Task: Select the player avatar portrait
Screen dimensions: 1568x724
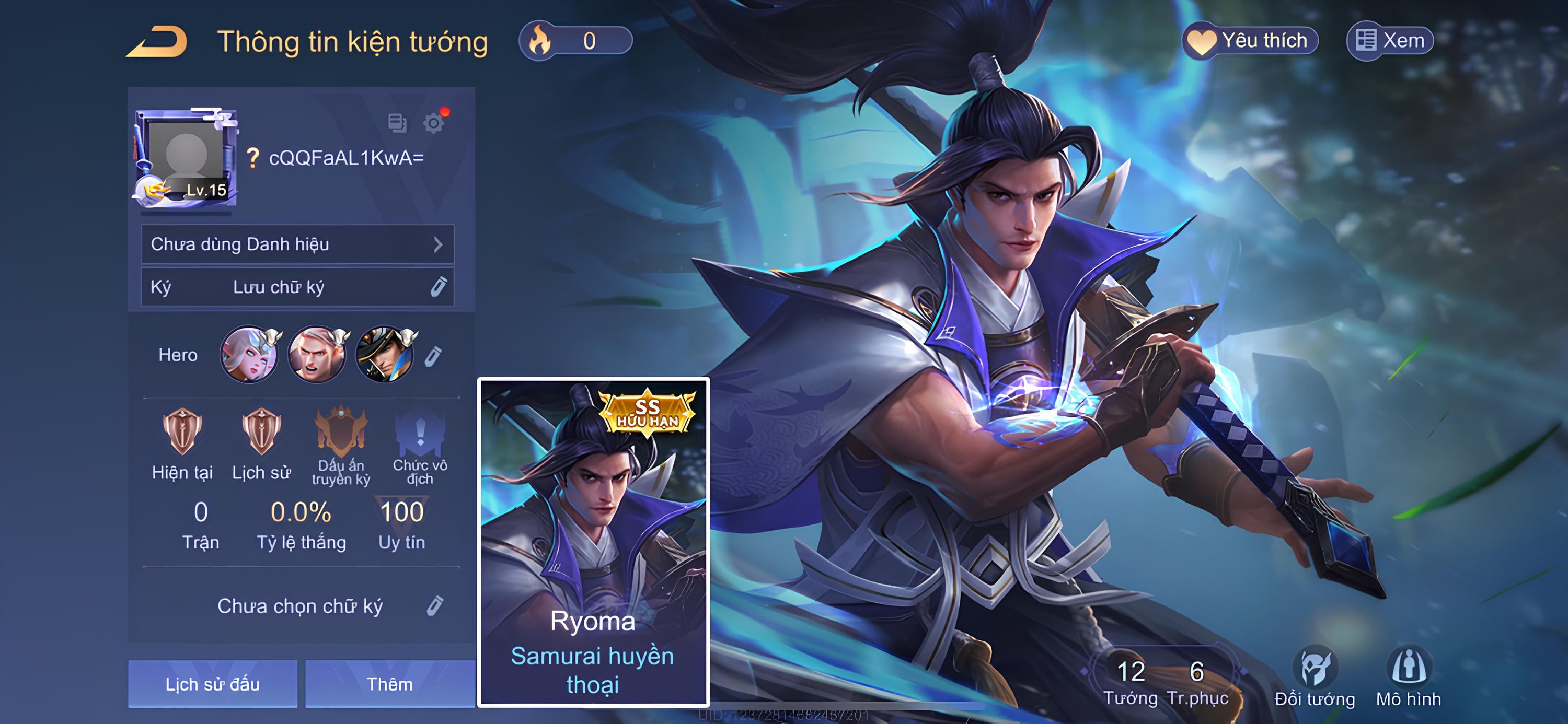Action: pyautogui.click(x=186, y=158)
